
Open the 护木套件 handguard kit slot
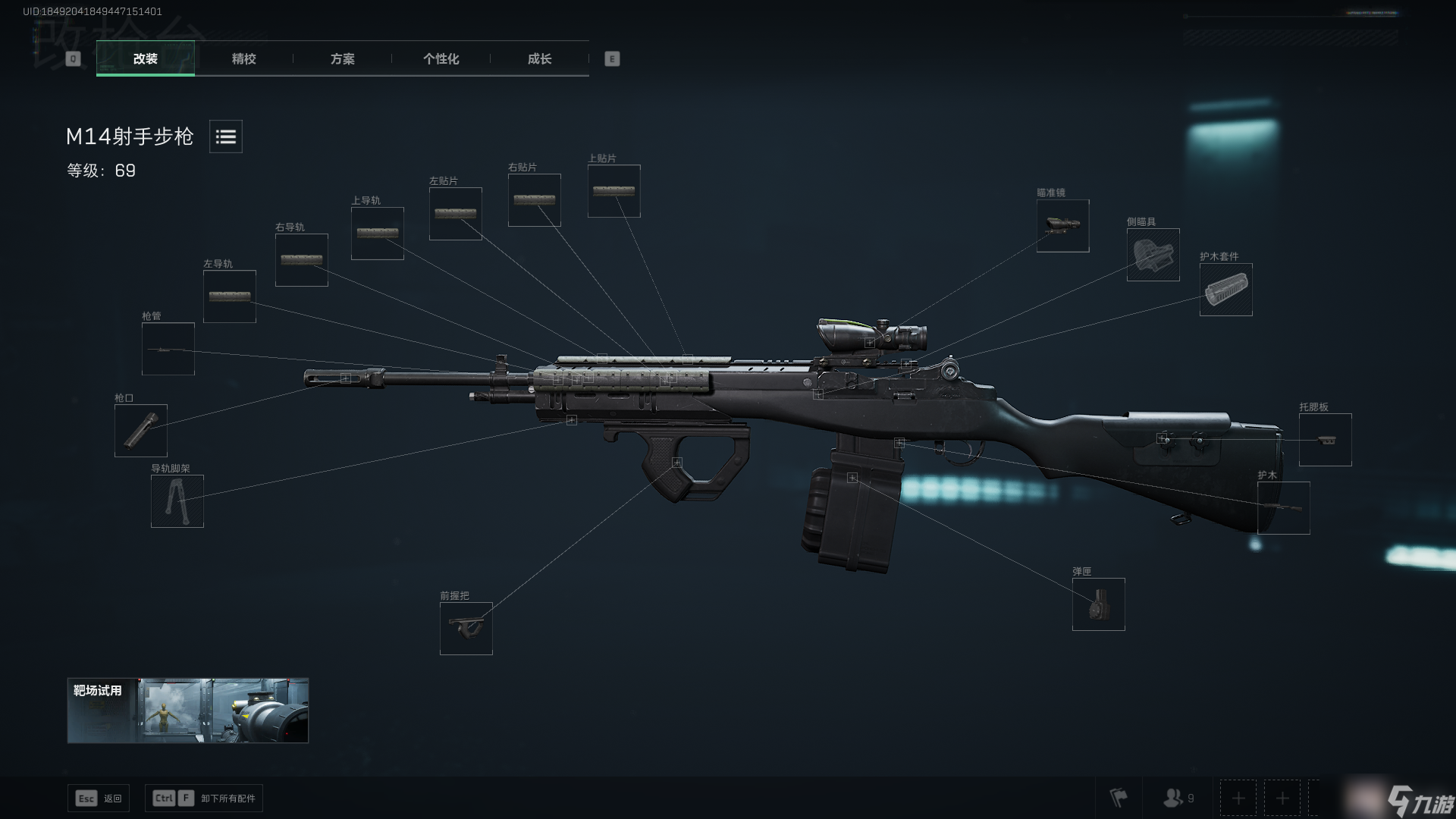click(x=1225, y=290)
